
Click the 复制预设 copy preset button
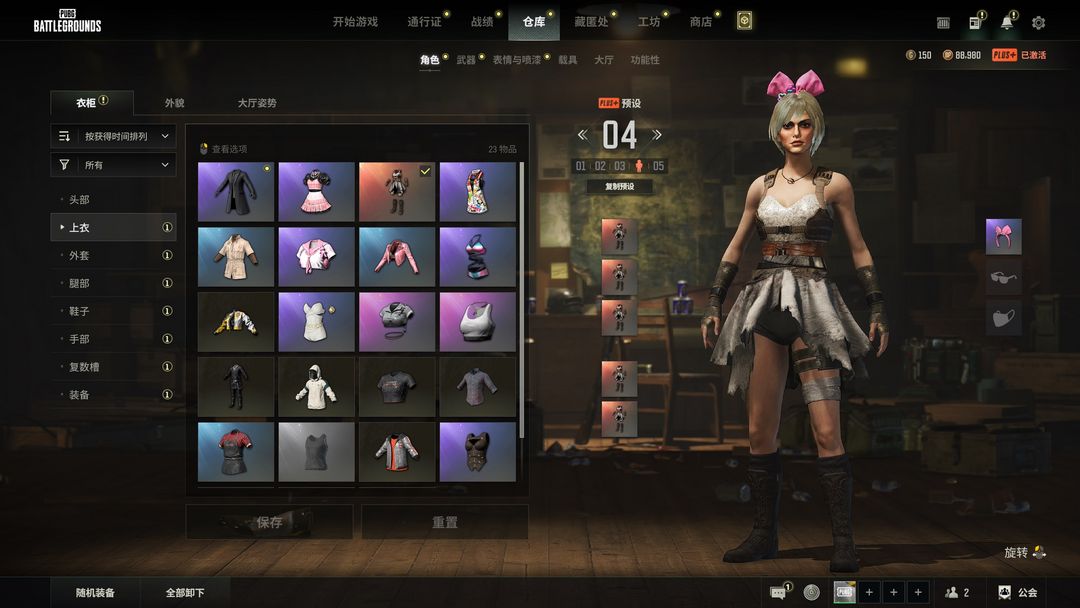pyautogui.click(x=619, y=186)
